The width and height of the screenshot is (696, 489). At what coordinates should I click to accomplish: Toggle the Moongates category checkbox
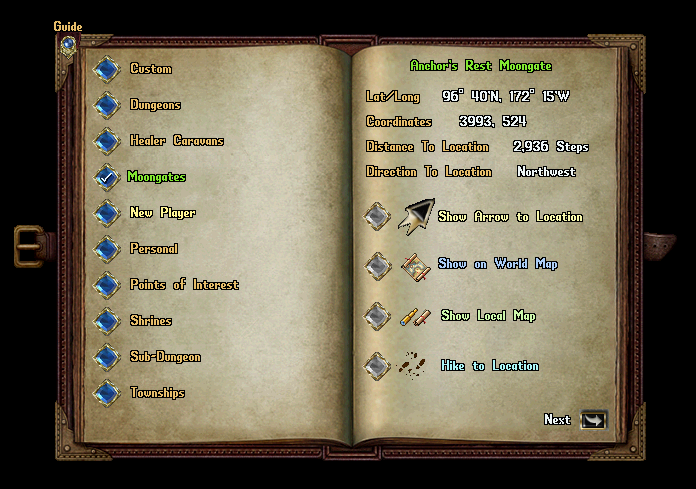point(107,177)
